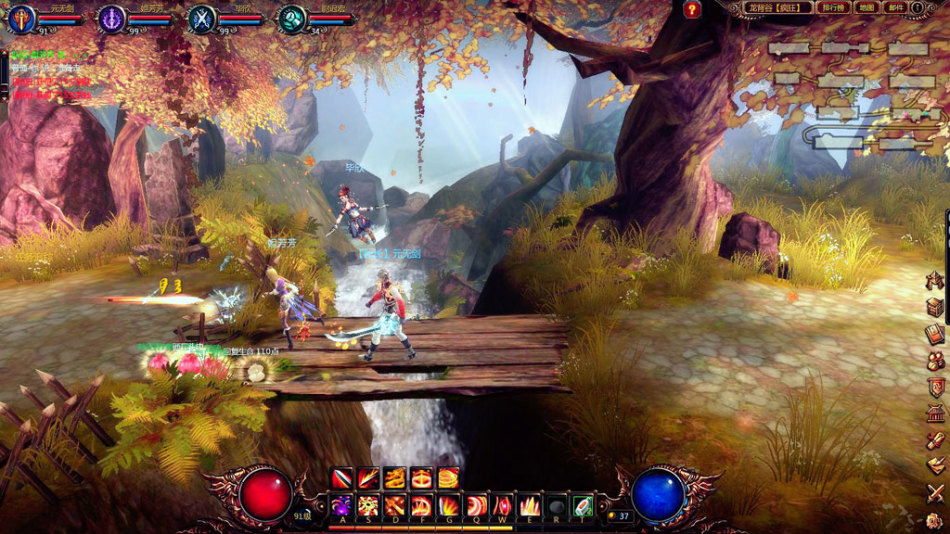Open the crossed swords icon in side menu
Image resolution: width=950 pixels, height=534 pixels.
pyautogui.click(x=935, y=492)
